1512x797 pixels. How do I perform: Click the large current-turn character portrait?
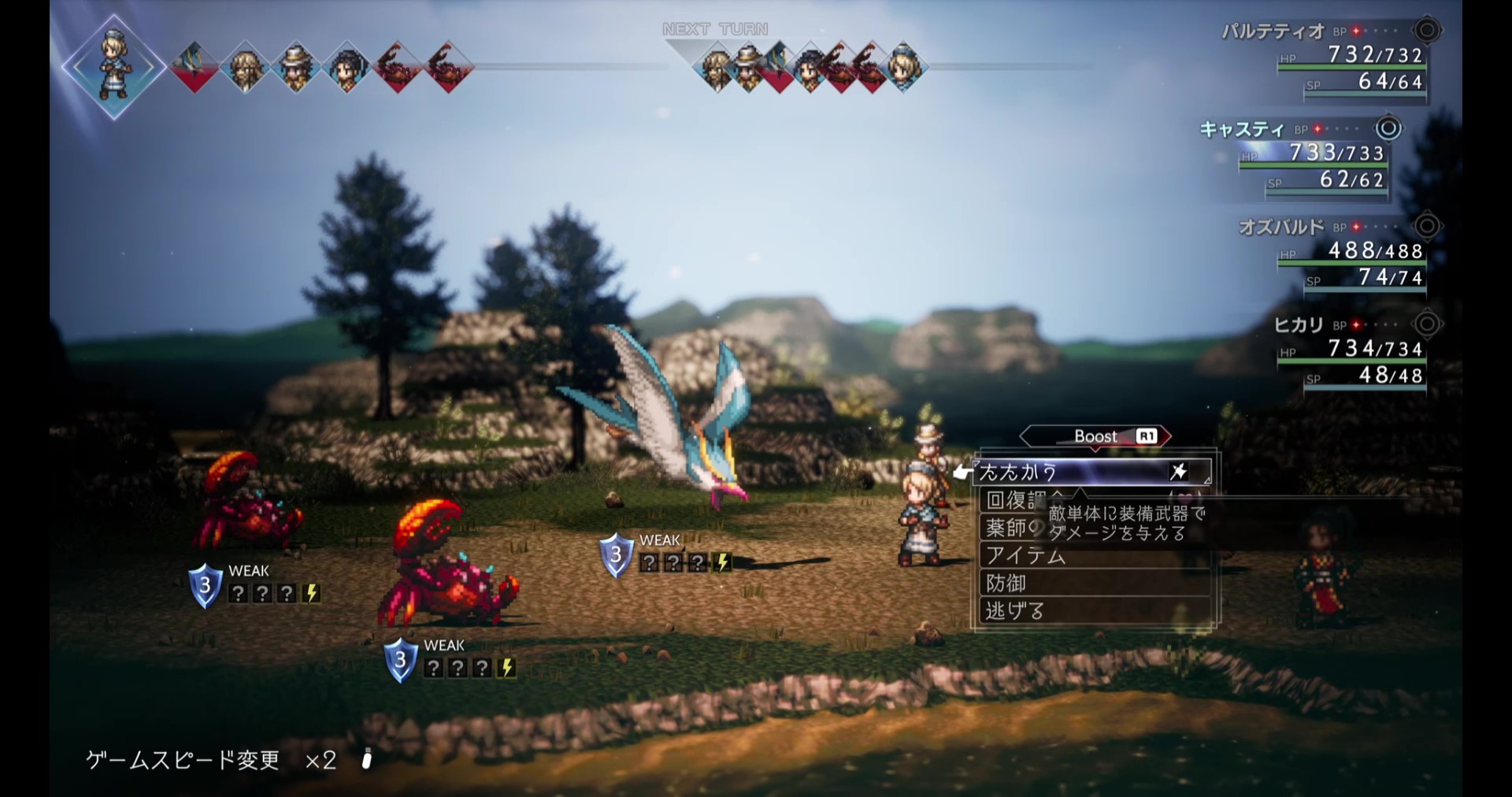(114, 68)
